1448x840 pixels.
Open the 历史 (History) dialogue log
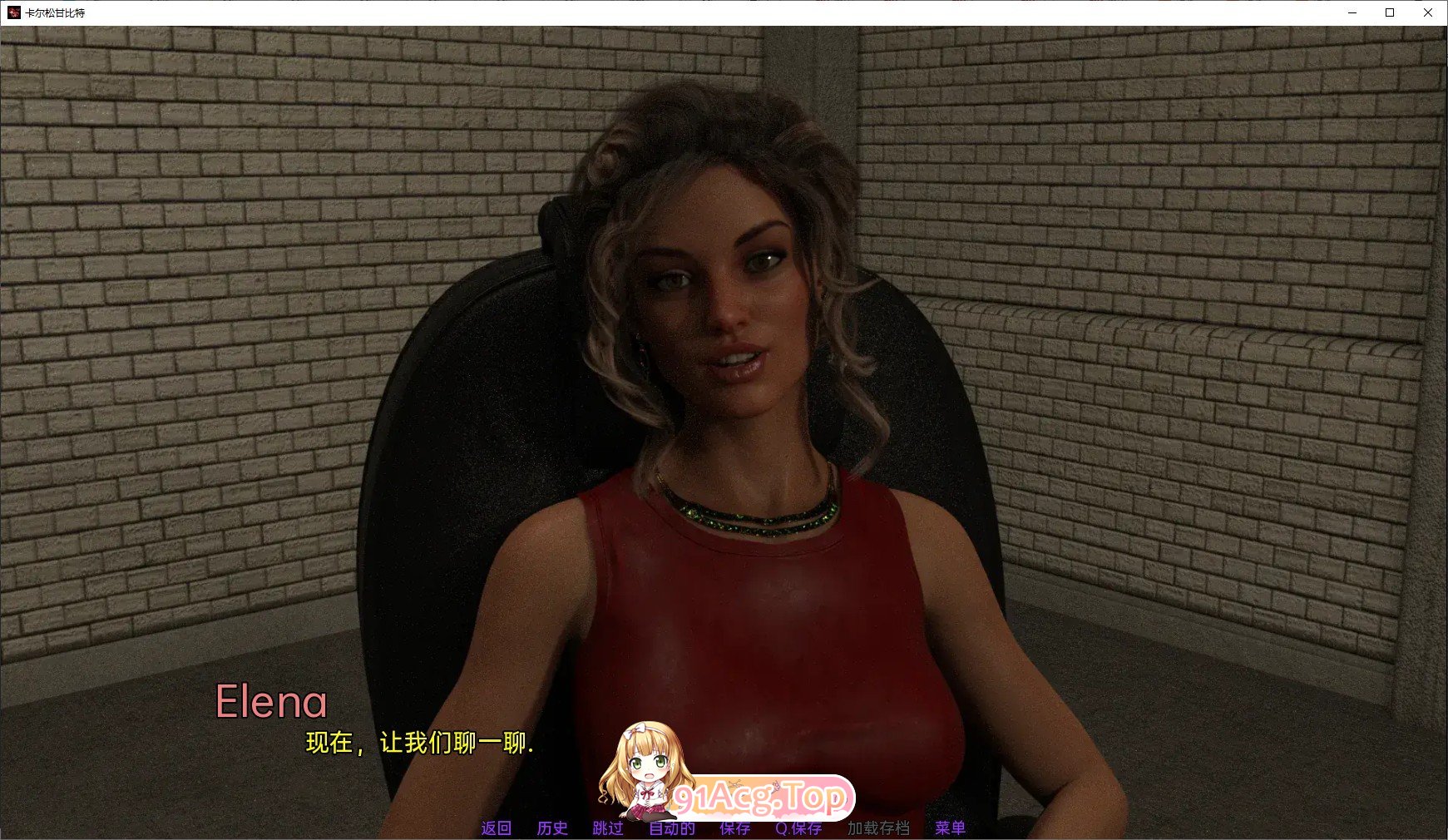pos(551,828)
